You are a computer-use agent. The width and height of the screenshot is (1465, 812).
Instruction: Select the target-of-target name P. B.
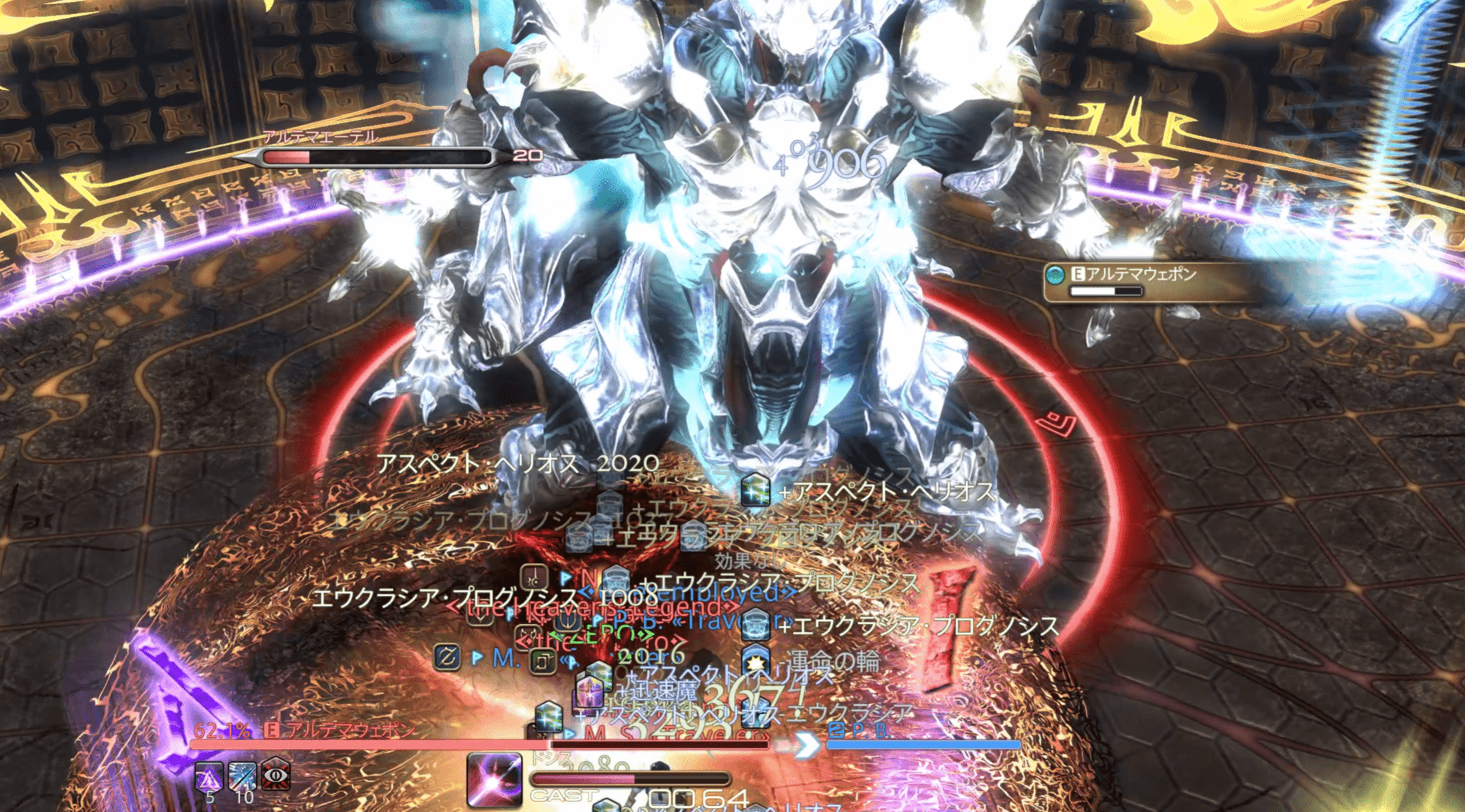(859, 731)
